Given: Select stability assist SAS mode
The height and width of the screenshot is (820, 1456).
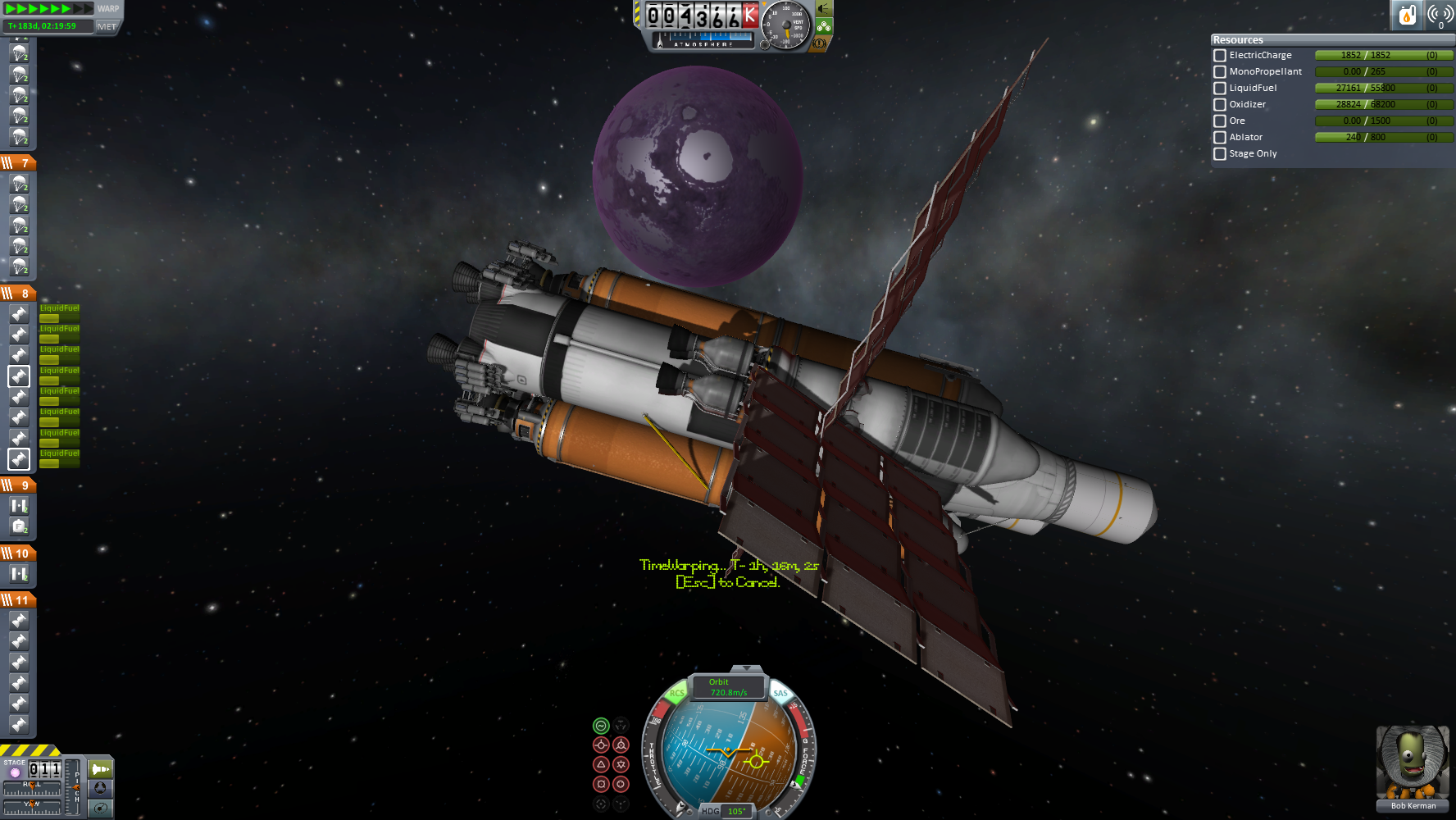Looking at the screenshot, I should (x=601, y=726).
